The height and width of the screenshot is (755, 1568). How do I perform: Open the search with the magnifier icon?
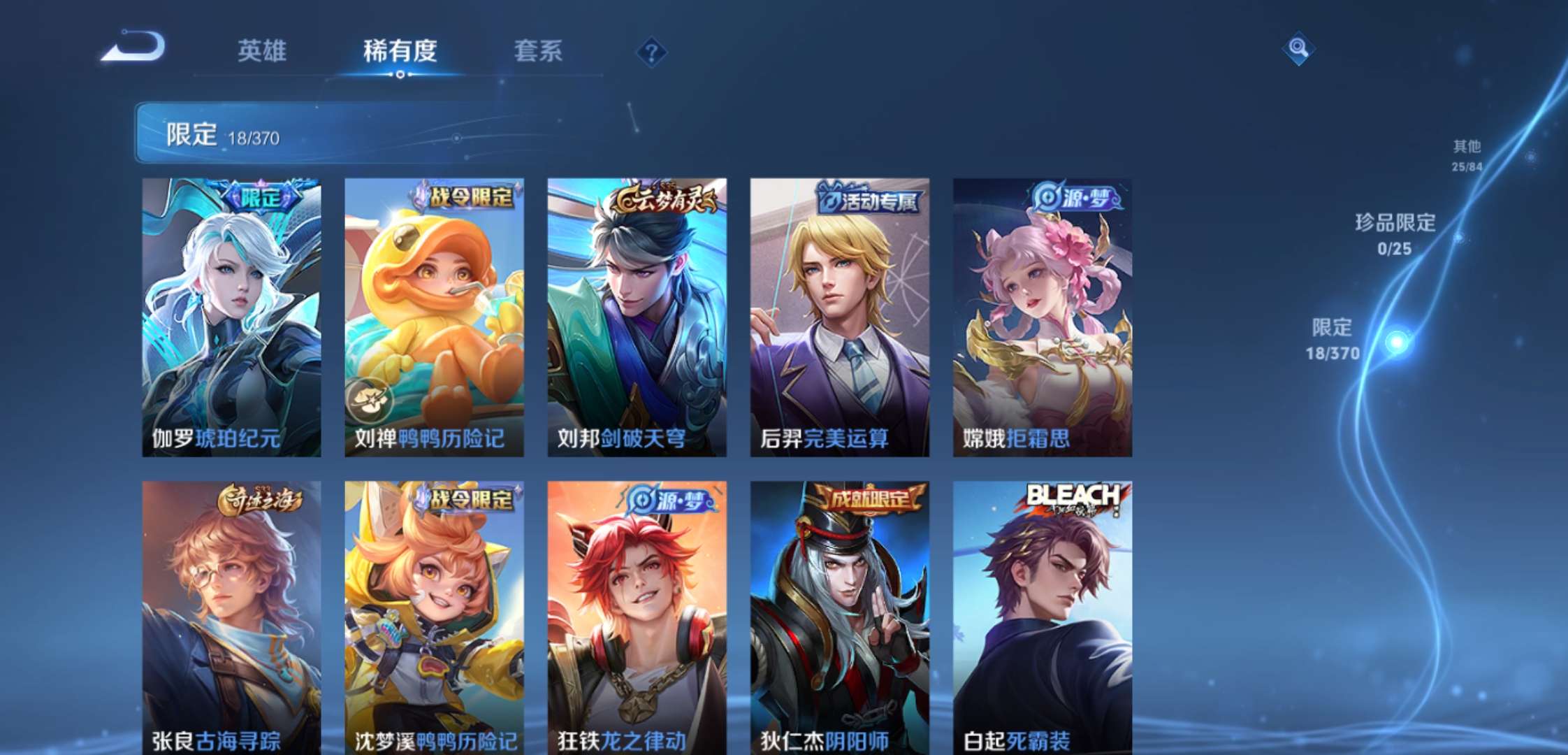pos(1298,49)
